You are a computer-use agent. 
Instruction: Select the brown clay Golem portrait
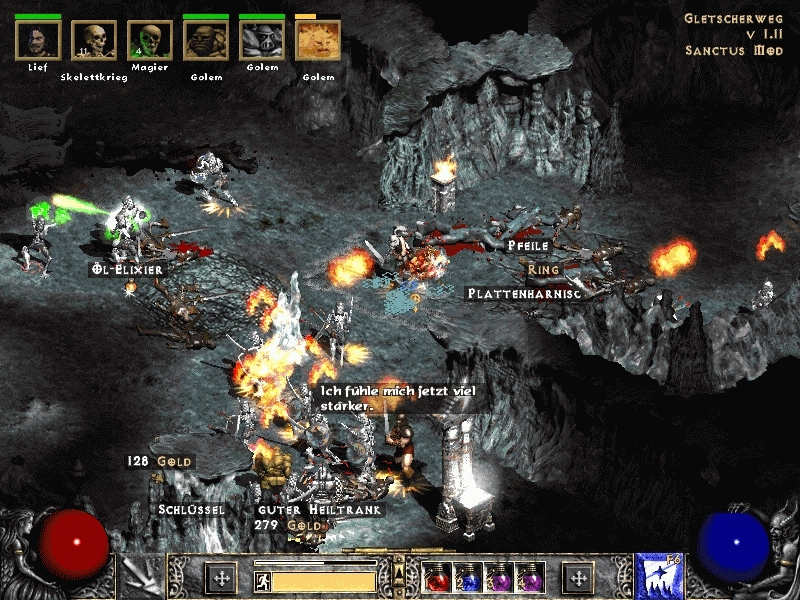click(206, 41)
